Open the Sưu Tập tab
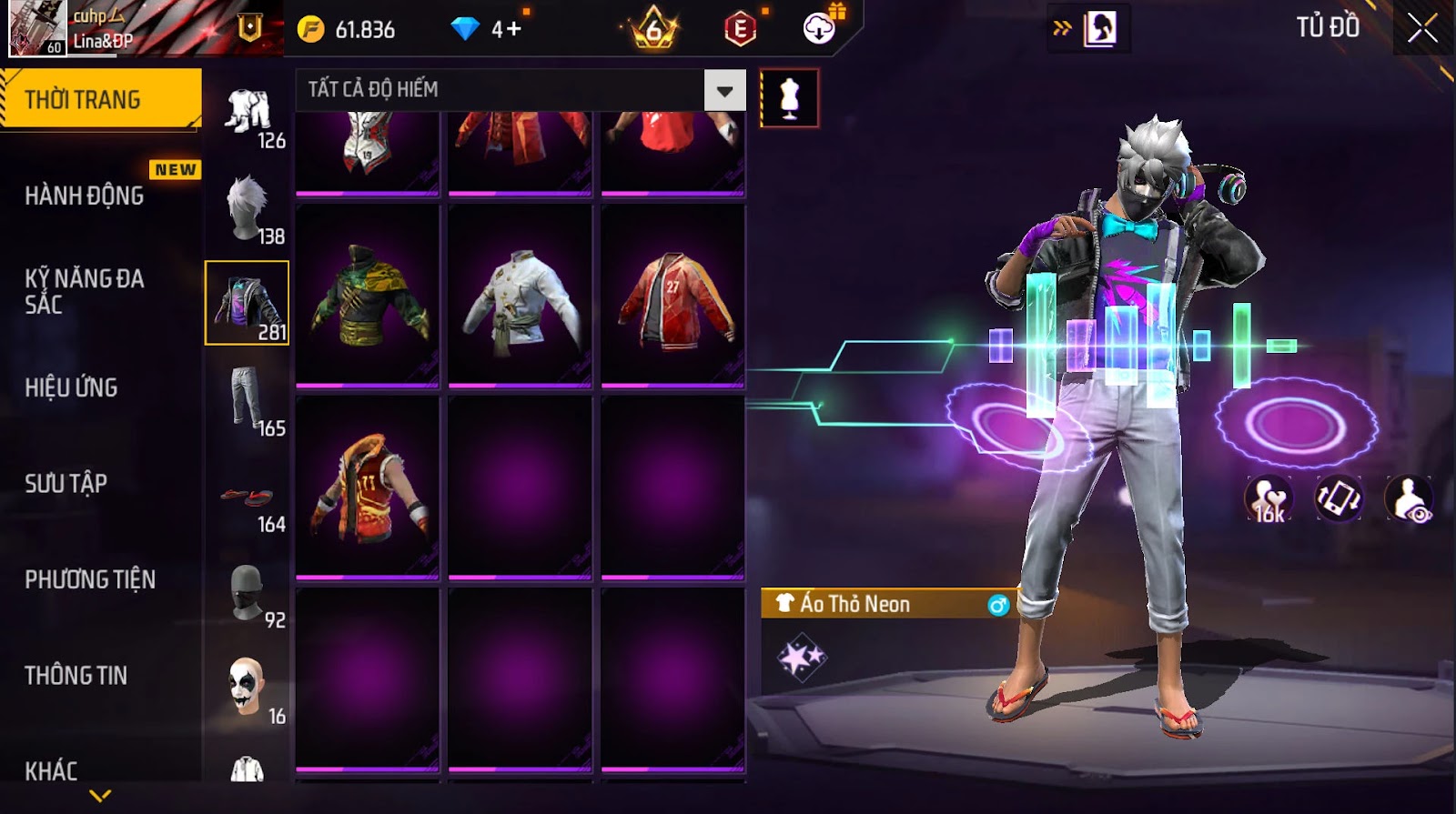Screen dimensions: 1456x814 pos(66,483)
